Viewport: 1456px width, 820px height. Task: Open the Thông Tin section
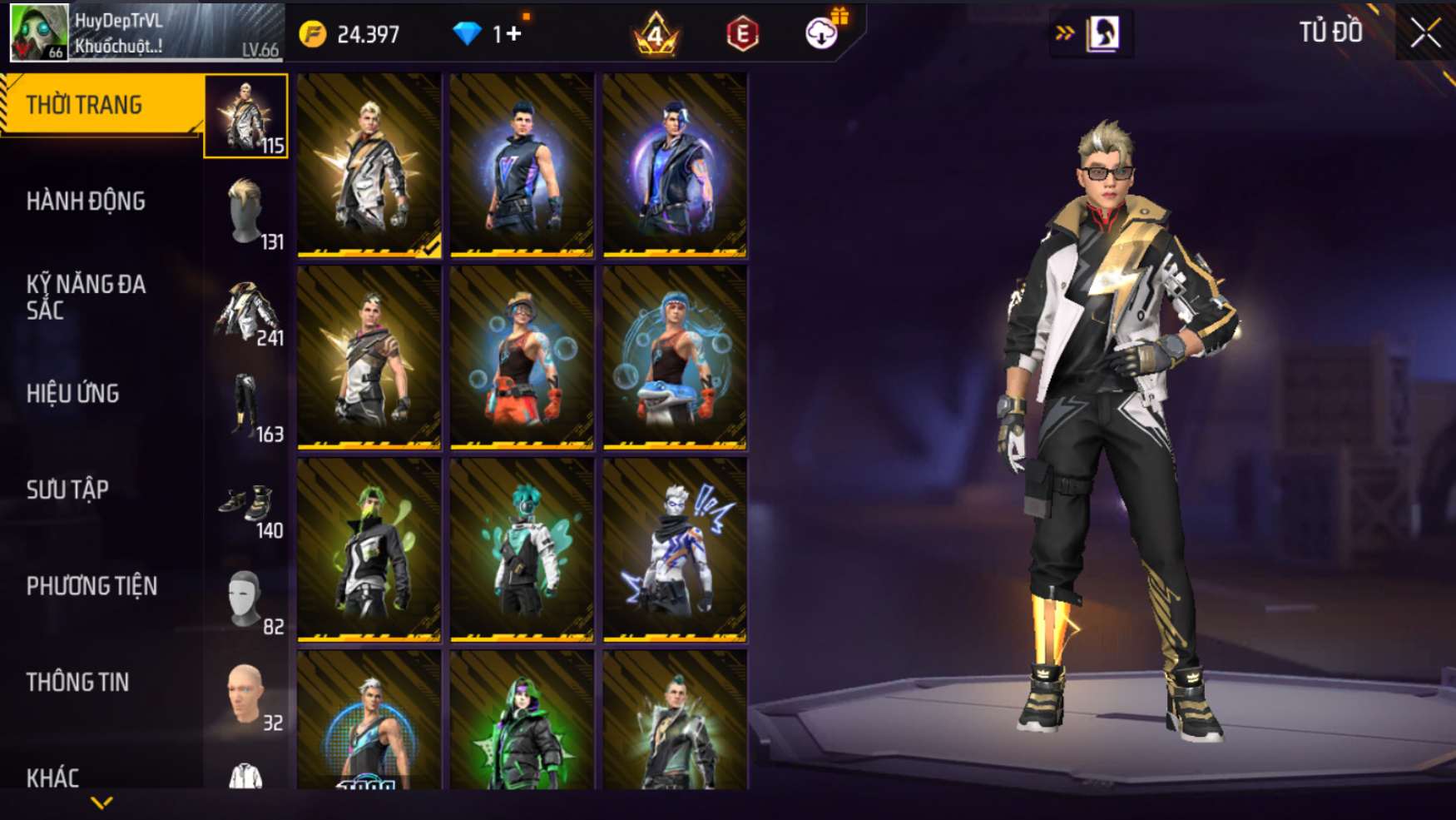click(77, 683)
